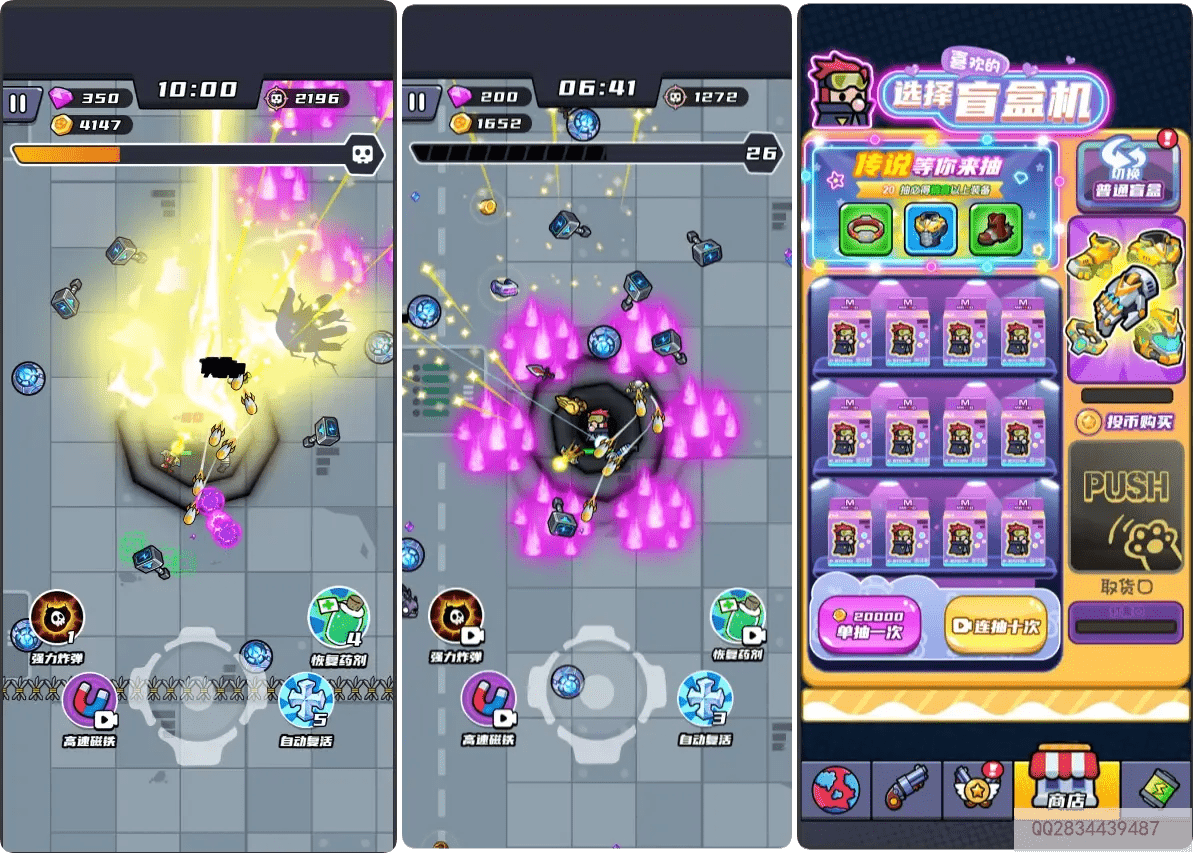1193x853 pixels.
Task: Pause the match showing the 06:41 timer
Action: coord(417,102)
